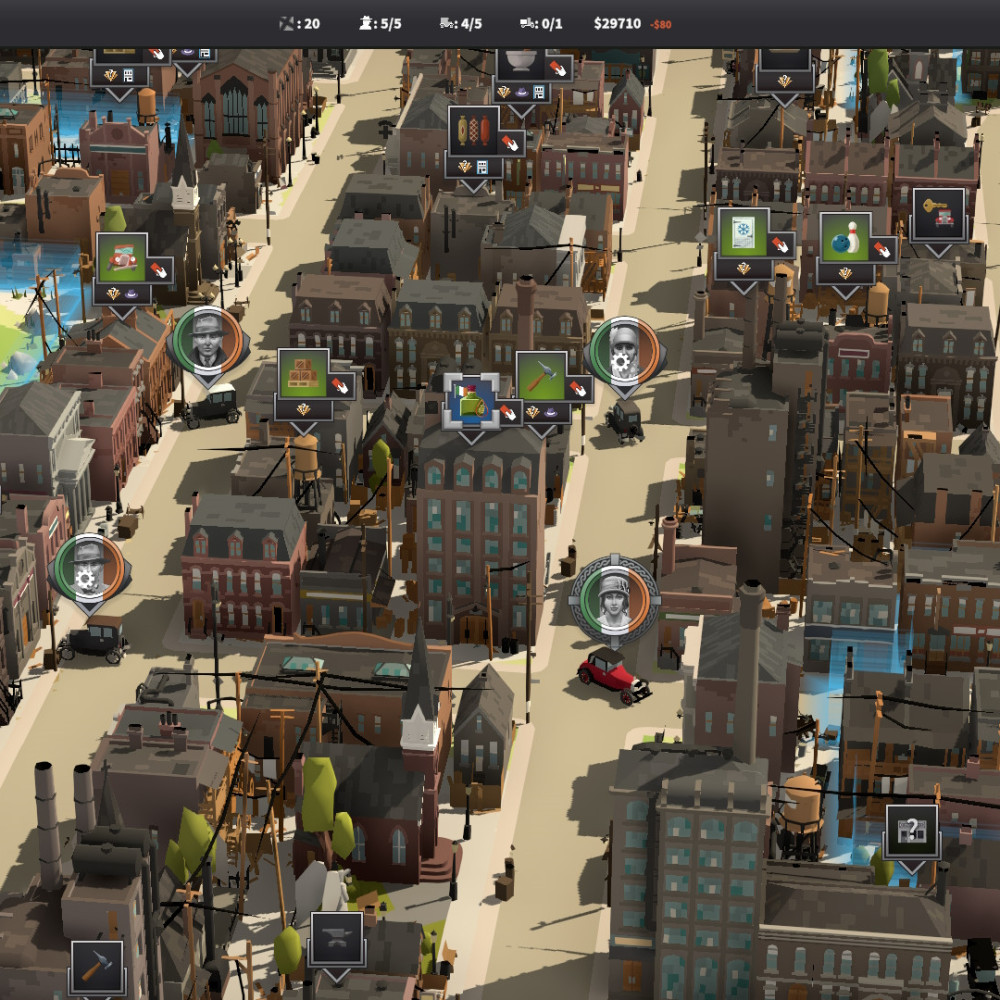
Task: Select the anvil building marker
Action: 337,937
